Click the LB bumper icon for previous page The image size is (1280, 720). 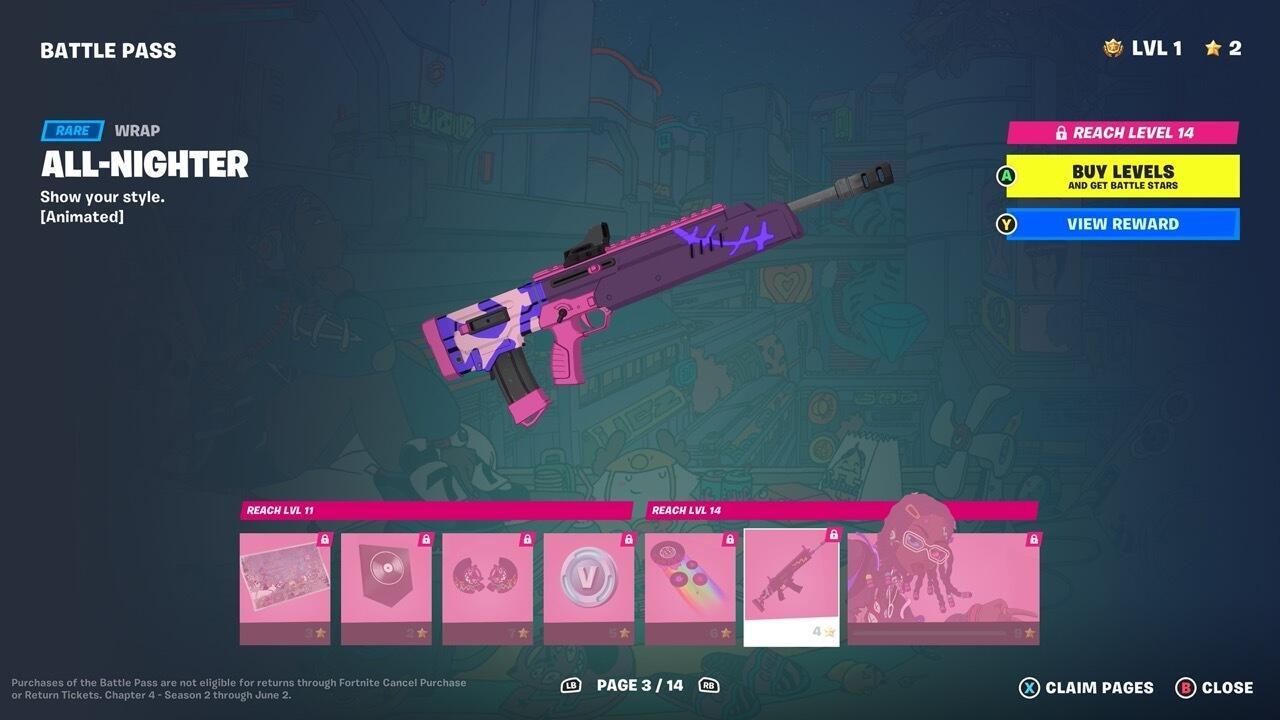(571, 687)
